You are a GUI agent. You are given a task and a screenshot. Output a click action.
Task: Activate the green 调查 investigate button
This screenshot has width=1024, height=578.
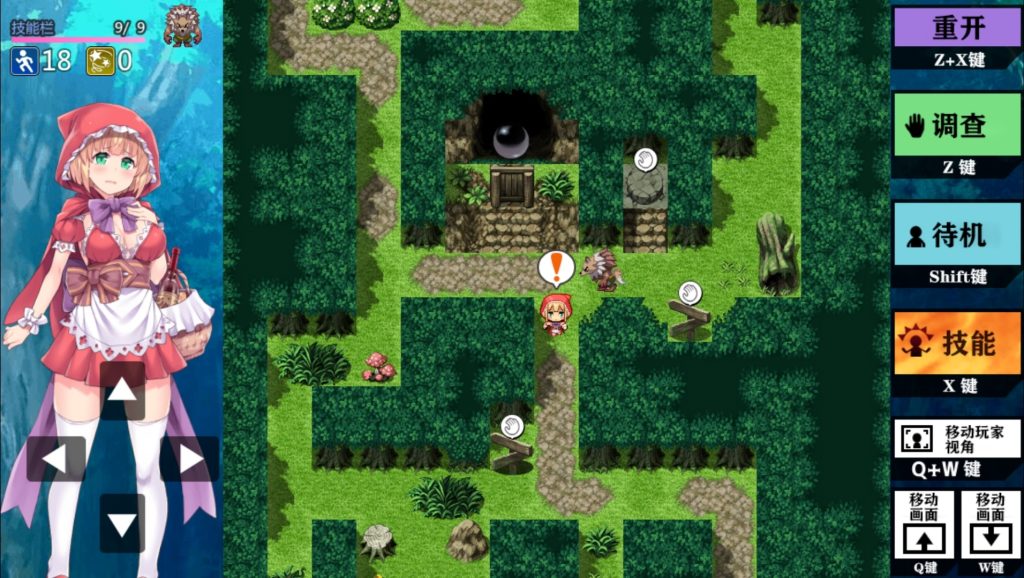[957, 126]
